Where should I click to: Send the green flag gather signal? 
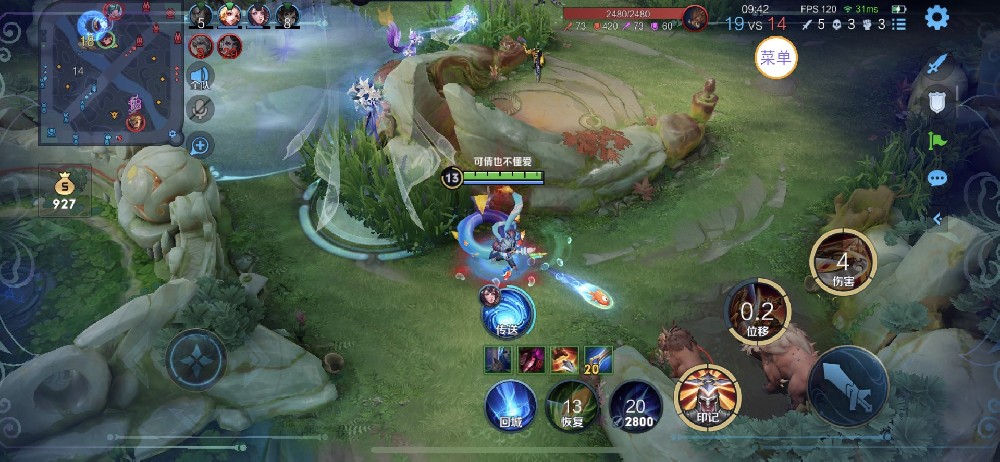click(x=937, y=141)
